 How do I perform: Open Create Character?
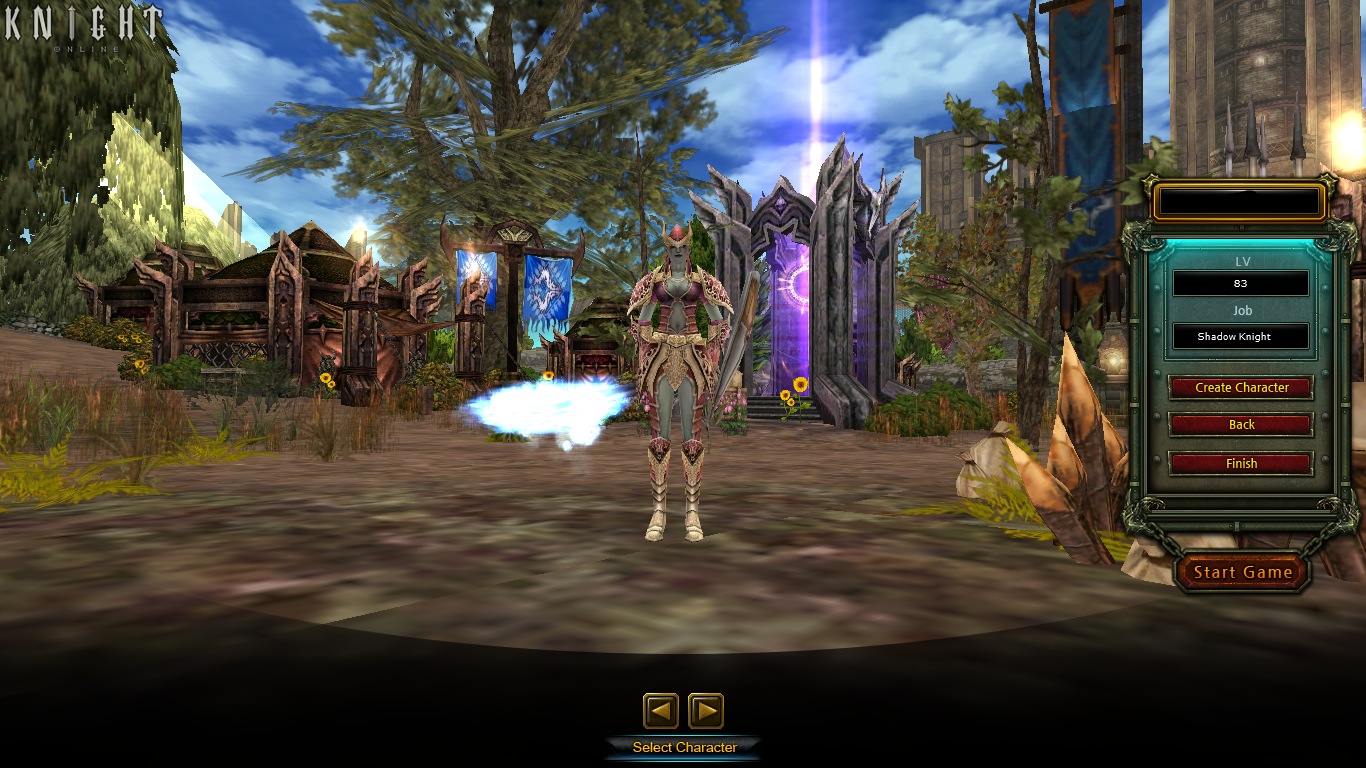(x=1240, y=388)
